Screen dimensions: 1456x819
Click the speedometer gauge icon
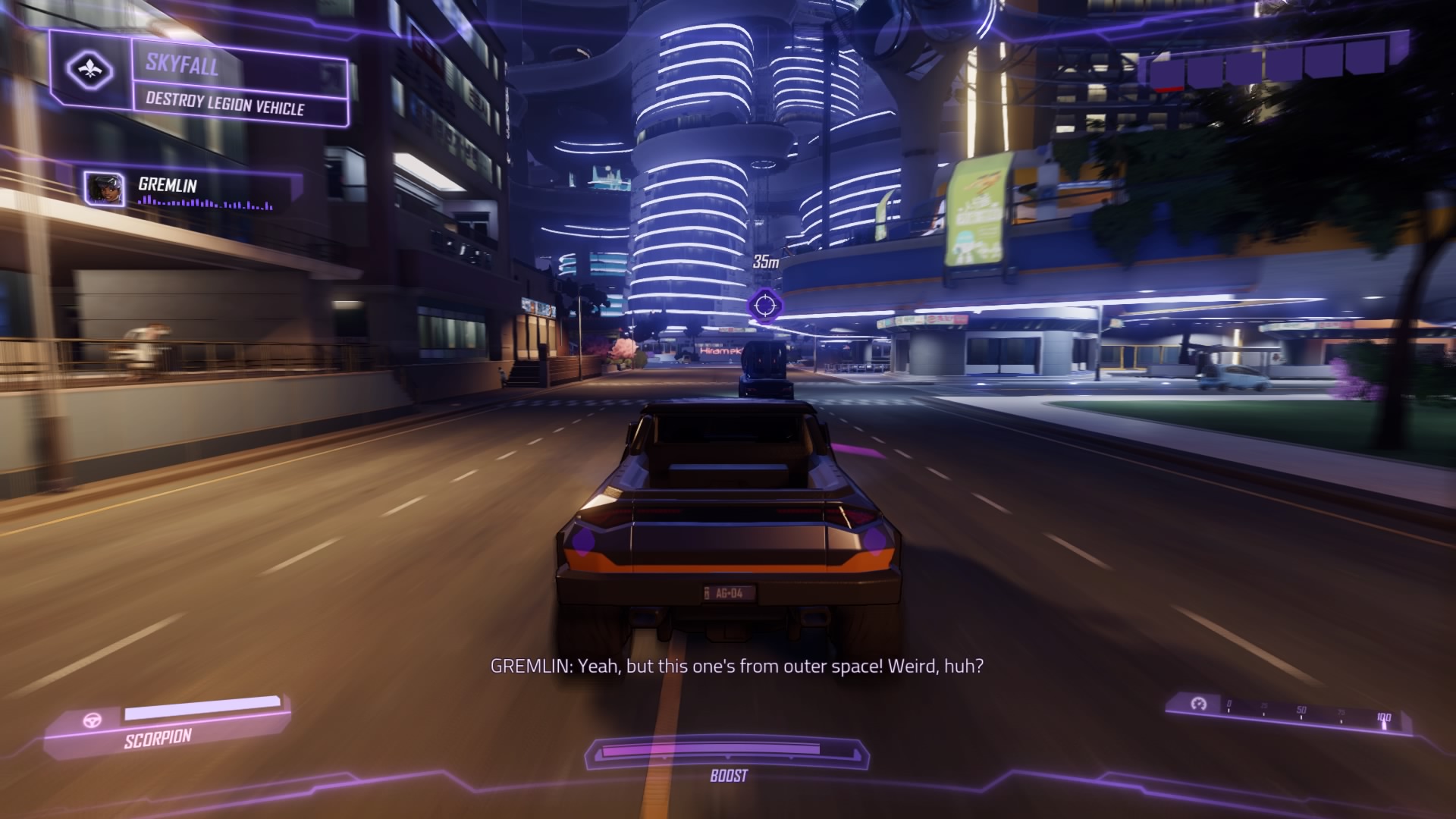click(1198, 704)
